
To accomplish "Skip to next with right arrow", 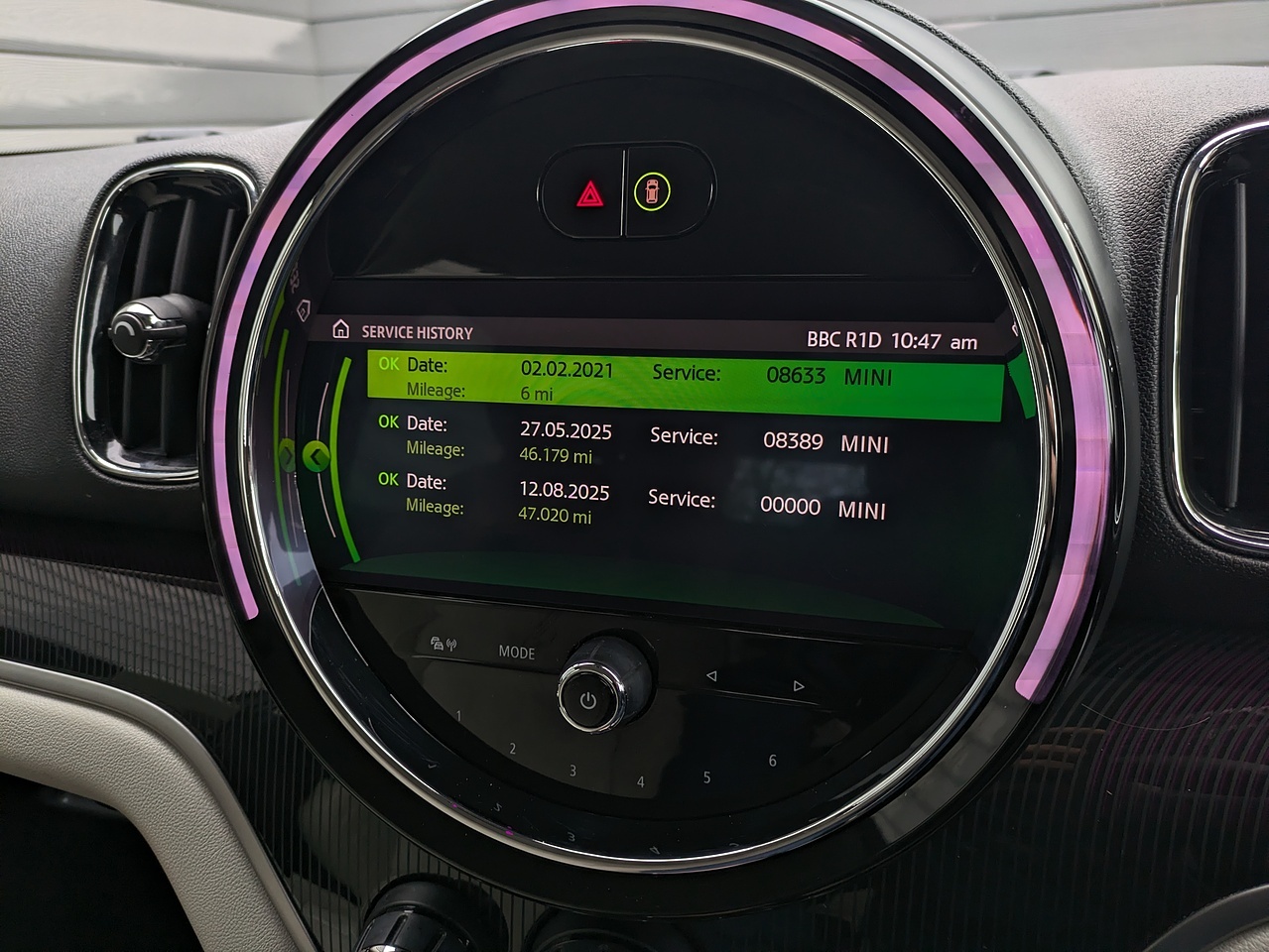I will (799, 685).
